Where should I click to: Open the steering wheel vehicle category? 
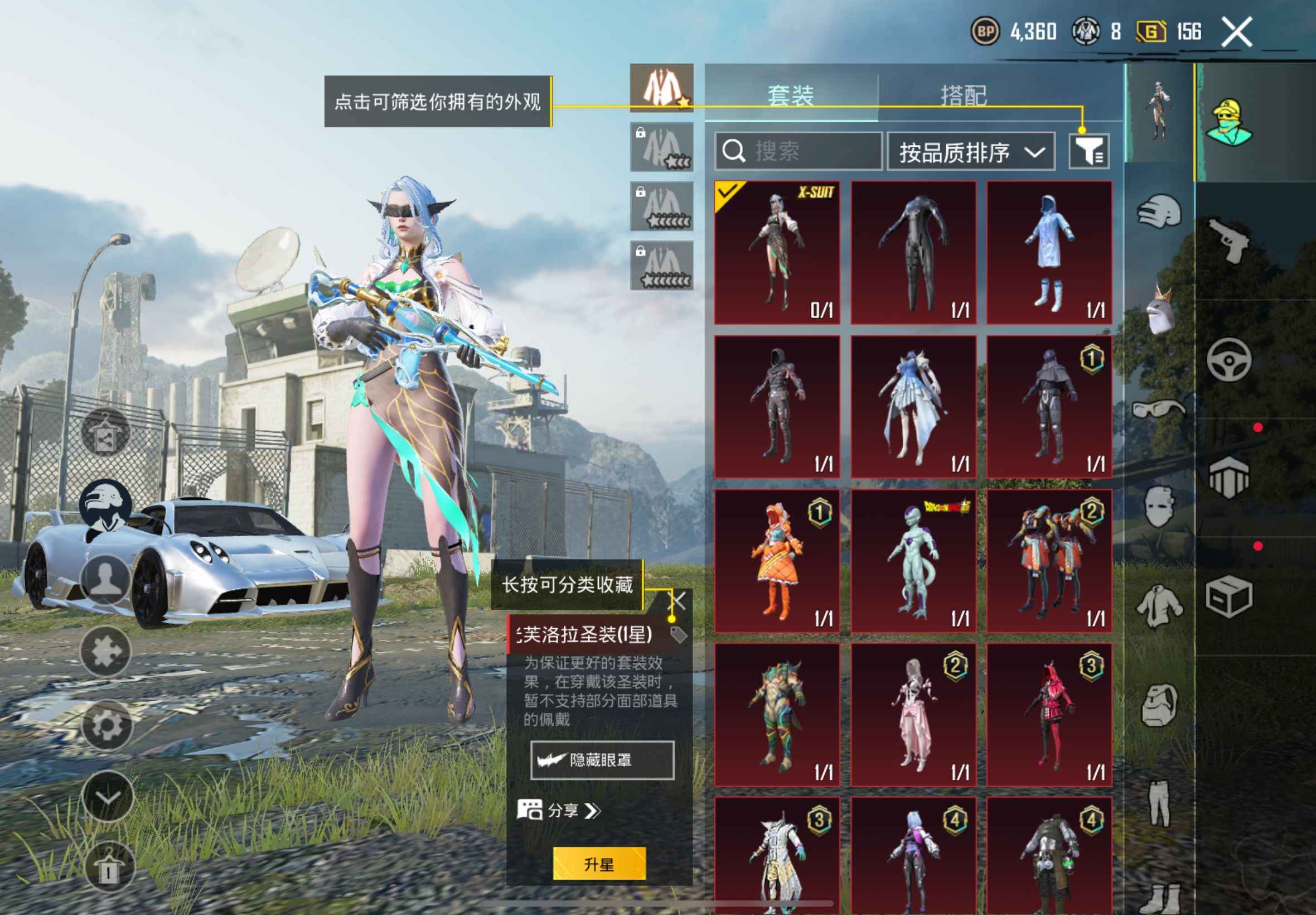(x=1228, y=359)
